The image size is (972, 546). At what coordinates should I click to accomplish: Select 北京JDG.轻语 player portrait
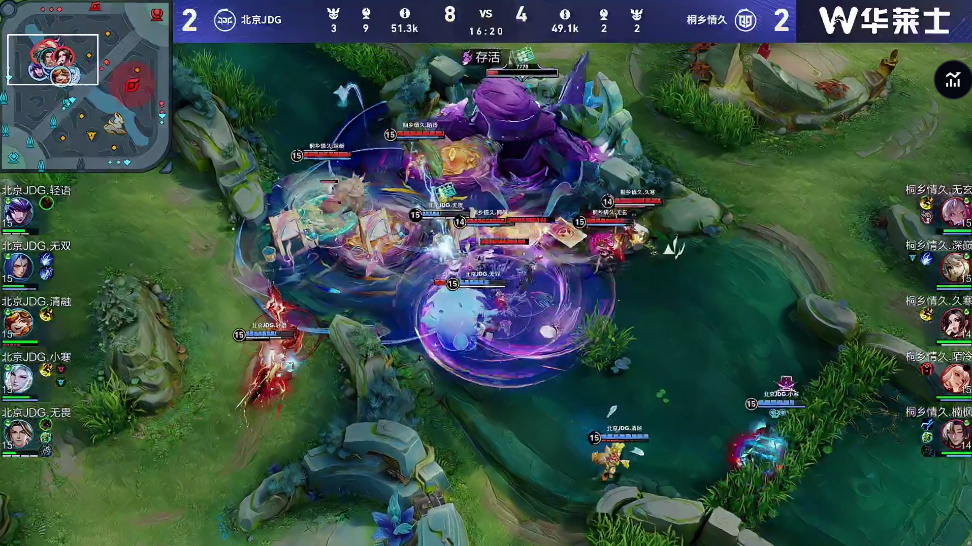(18, 212)
